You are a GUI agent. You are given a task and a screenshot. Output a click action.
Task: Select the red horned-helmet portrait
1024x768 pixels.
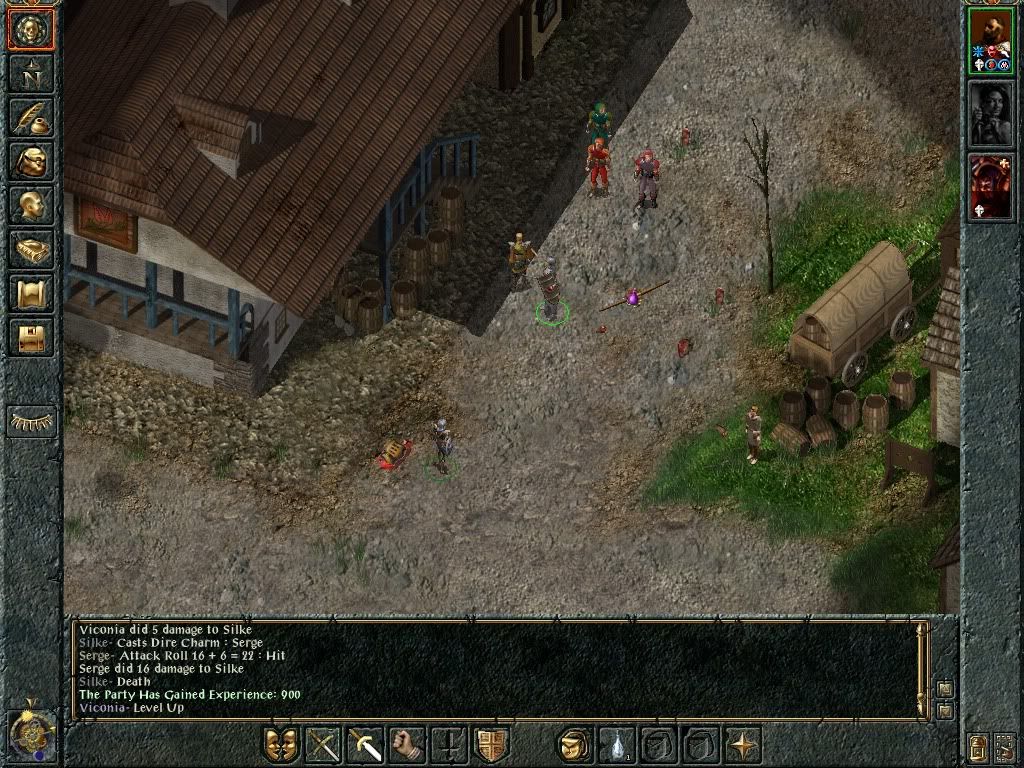coord(991,185)
